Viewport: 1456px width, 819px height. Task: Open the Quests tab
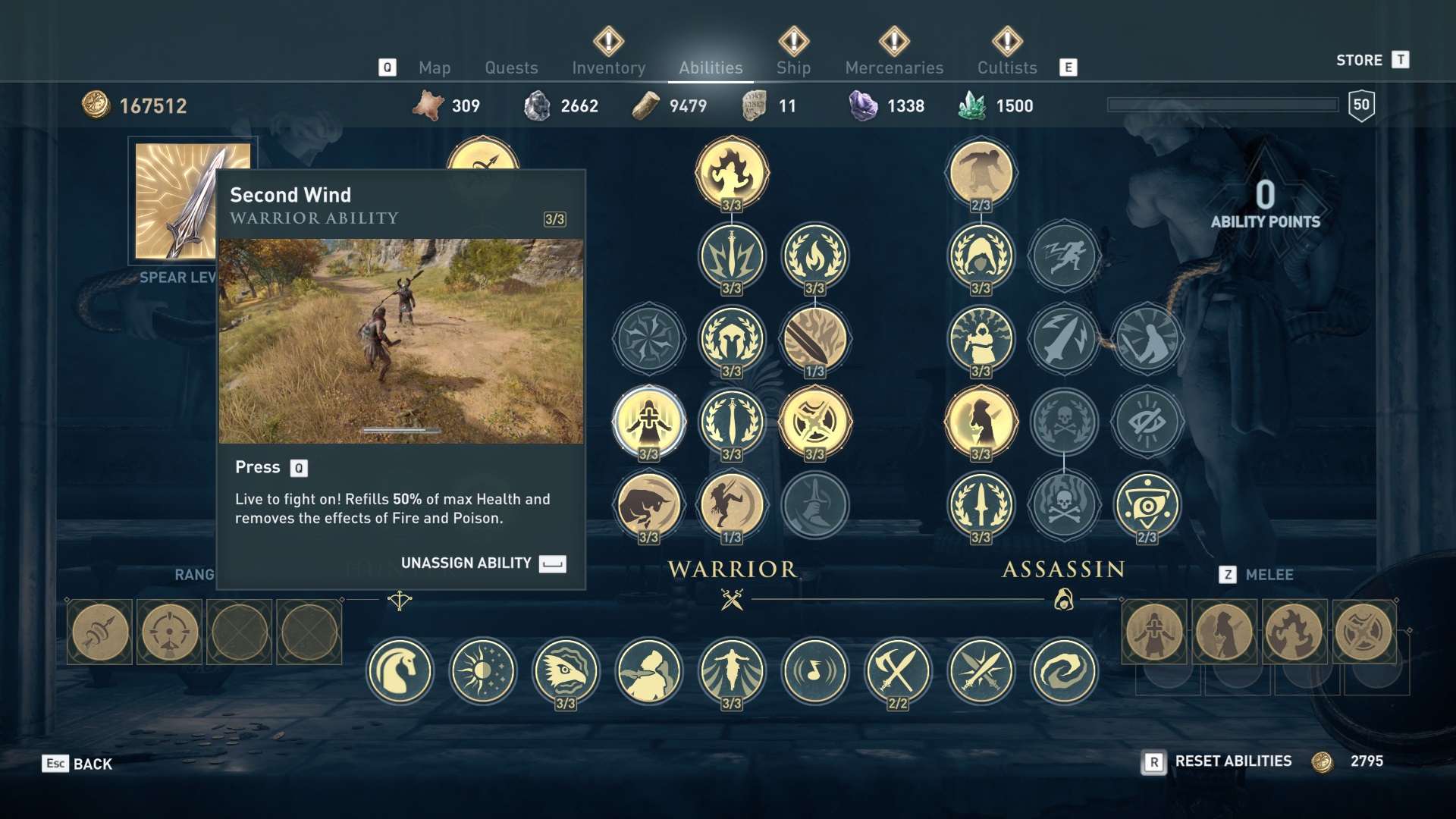click(511, 67)
